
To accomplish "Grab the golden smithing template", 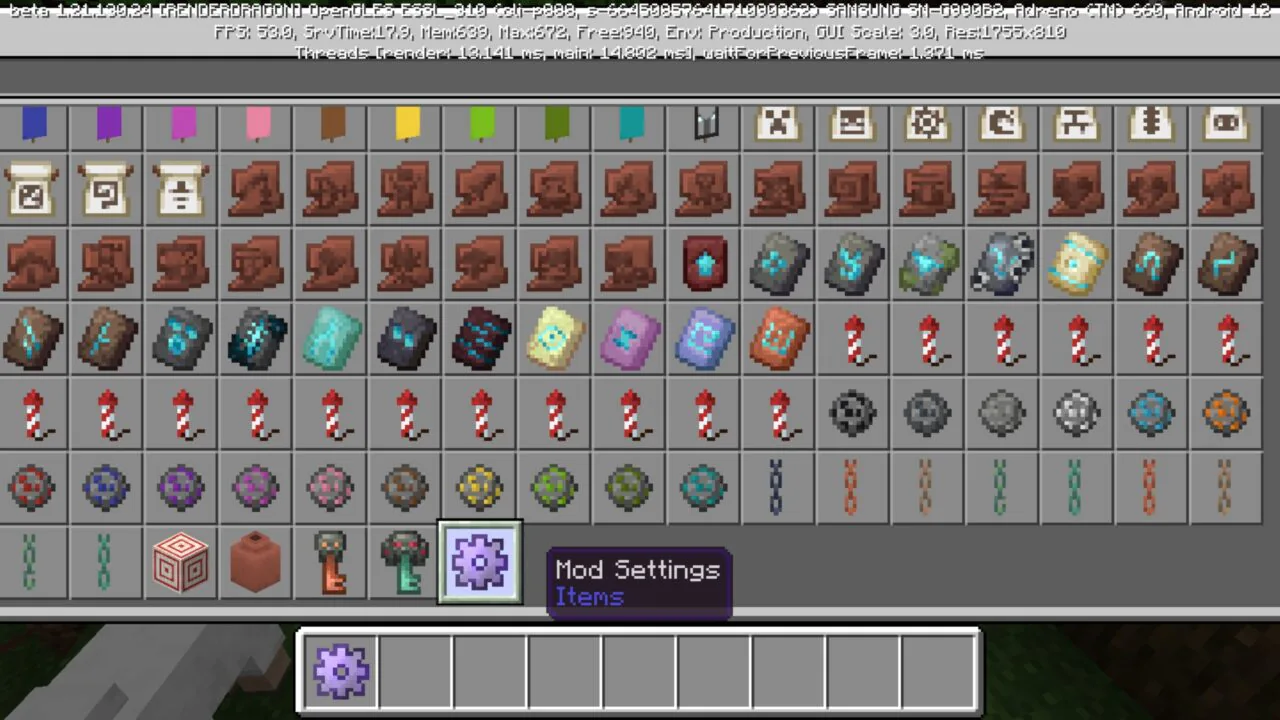I will pos(1076,263).
